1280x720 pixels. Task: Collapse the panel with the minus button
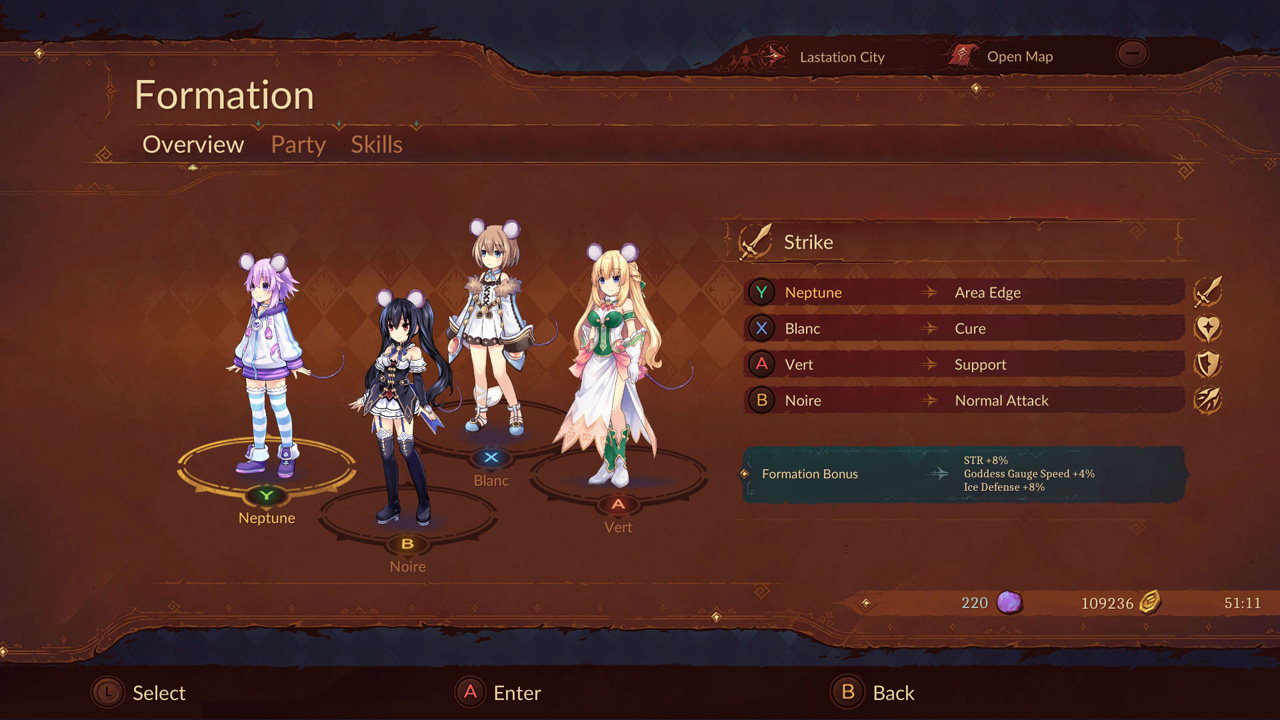[1133, 54]
